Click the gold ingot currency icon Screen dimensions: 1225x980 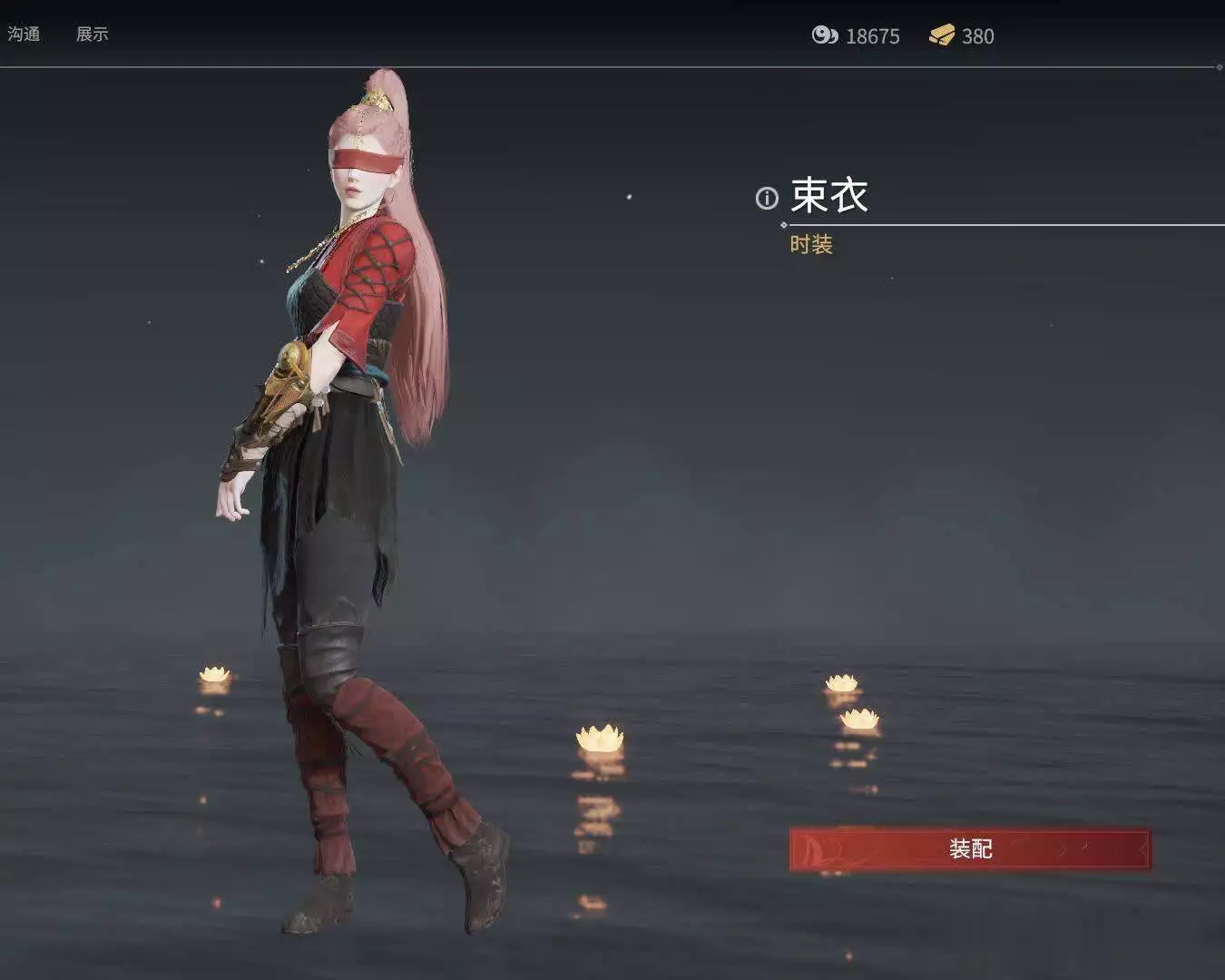944,36
